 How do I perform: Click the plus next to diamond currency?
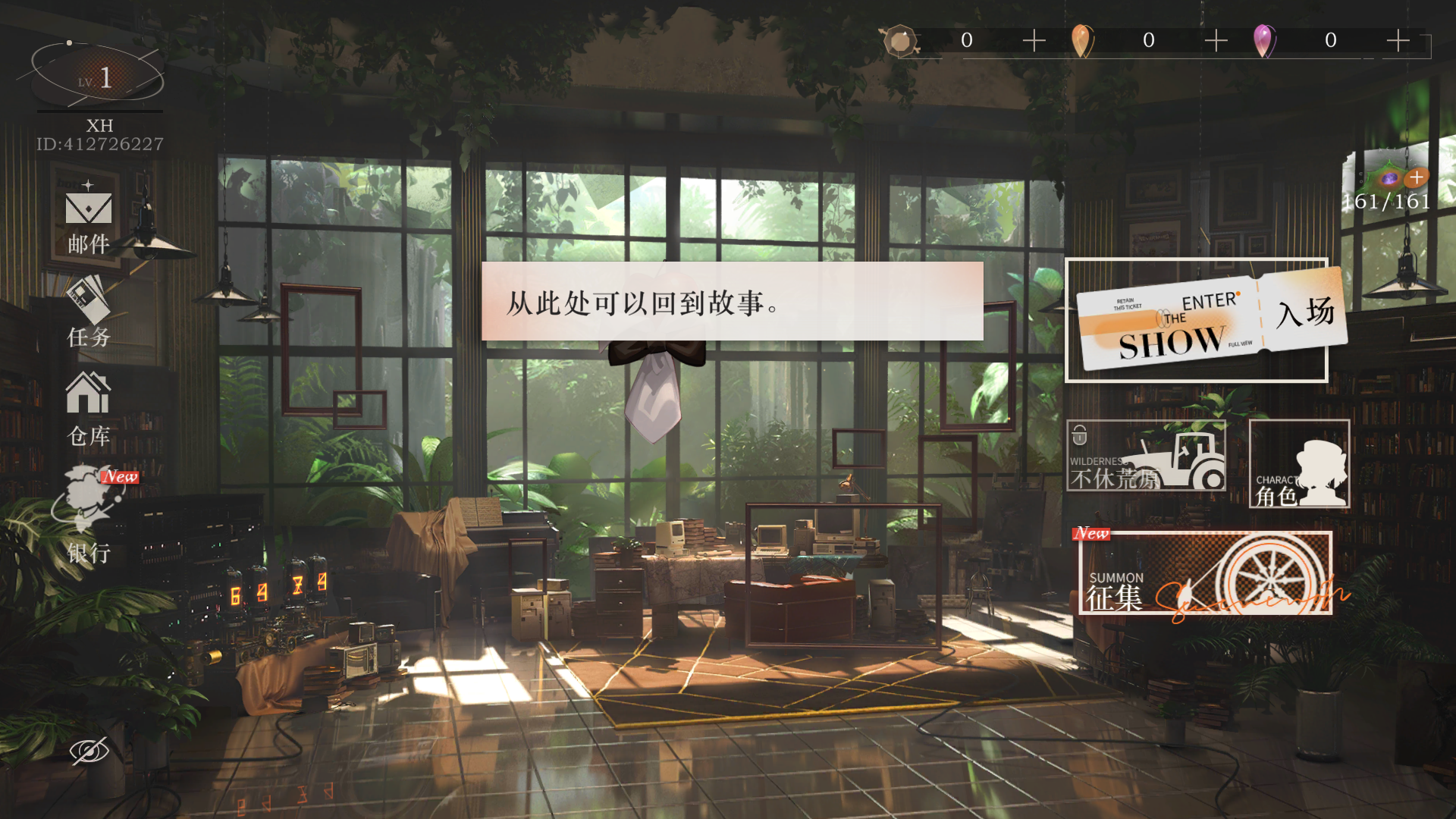pos(1033,41)
